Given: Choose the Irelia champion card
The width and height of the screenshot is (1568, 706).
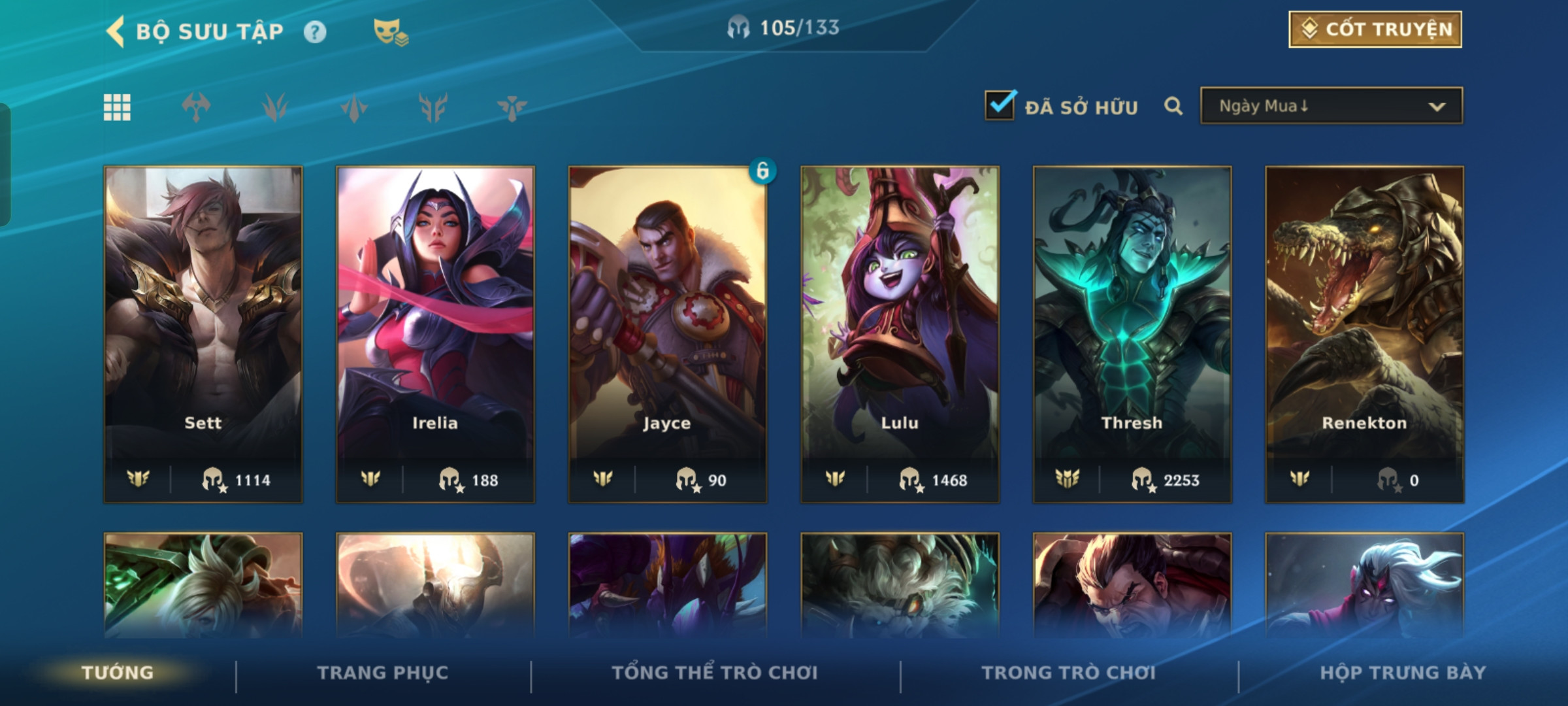Looking at the screenshot, I should (435, 333).
